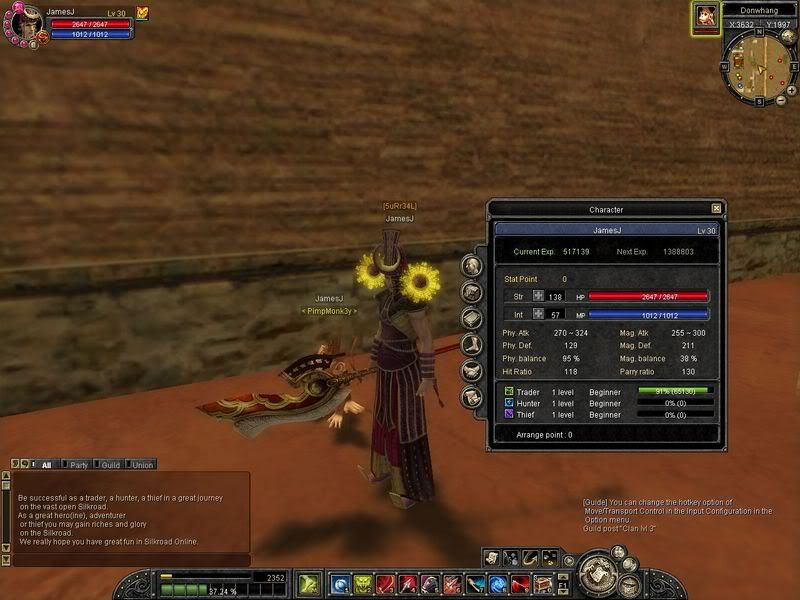Viewport: 800px width, 600px height.
Task: Switch to the All chat tab
Action: coord(46,465)
